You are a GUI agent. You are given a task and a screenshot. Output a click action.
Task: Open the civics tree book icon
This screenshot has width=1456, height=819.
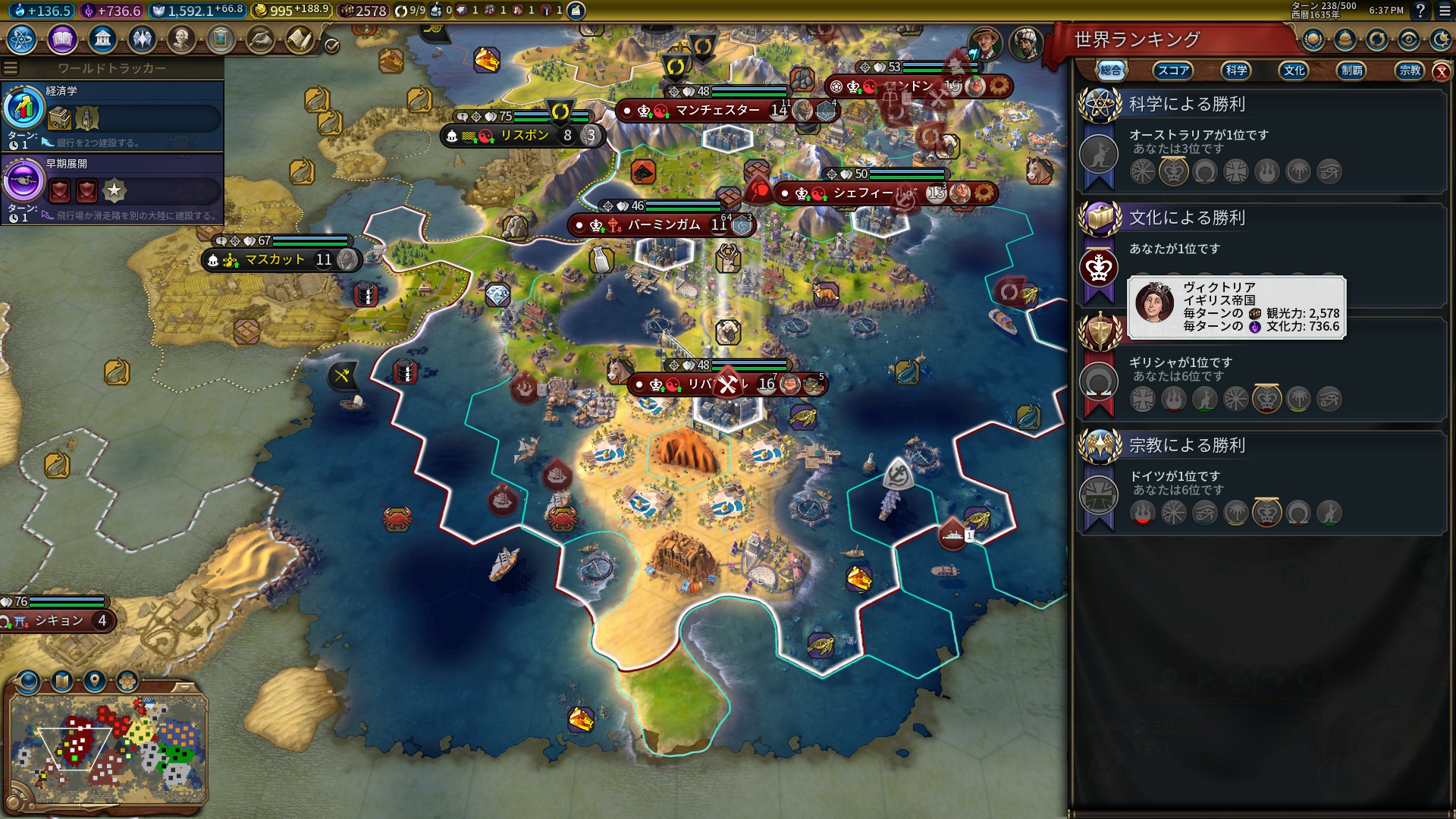click(62, 39)
